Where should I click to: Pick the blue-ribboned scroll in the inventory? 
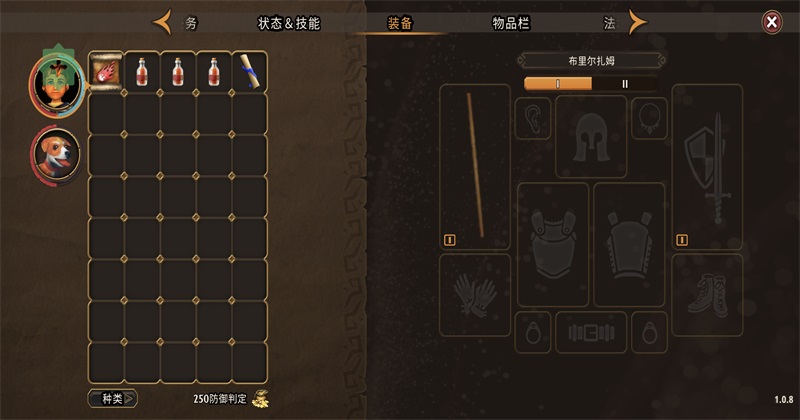click(x=249, y=72)
